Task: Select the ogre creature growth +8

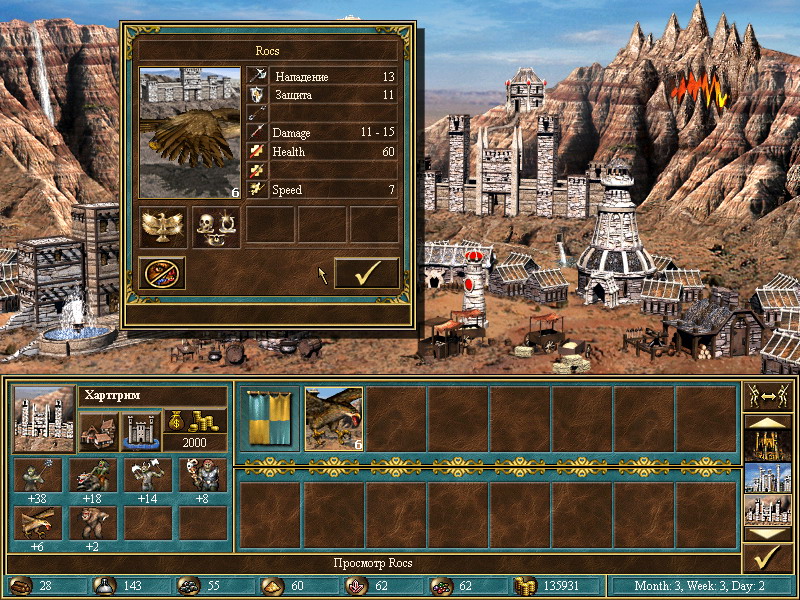Action: (201, 478)
